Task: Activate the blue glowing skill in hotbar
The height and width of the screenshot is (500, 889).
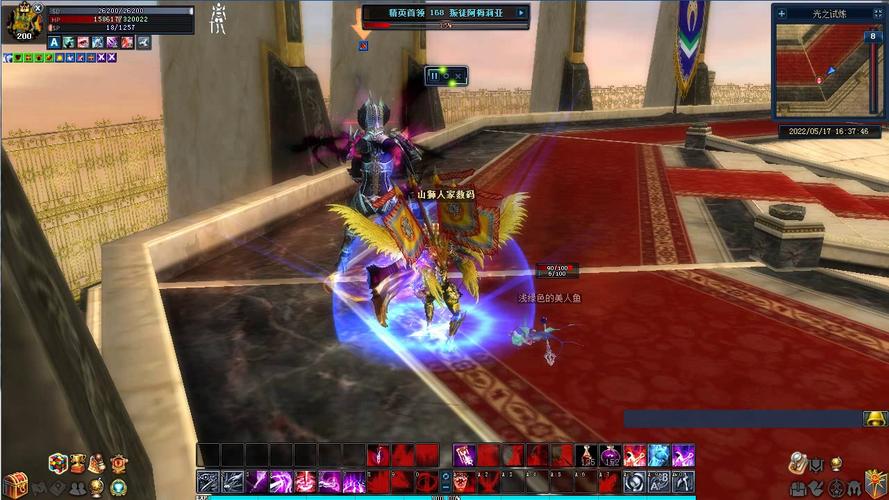Action: [659, 456]
